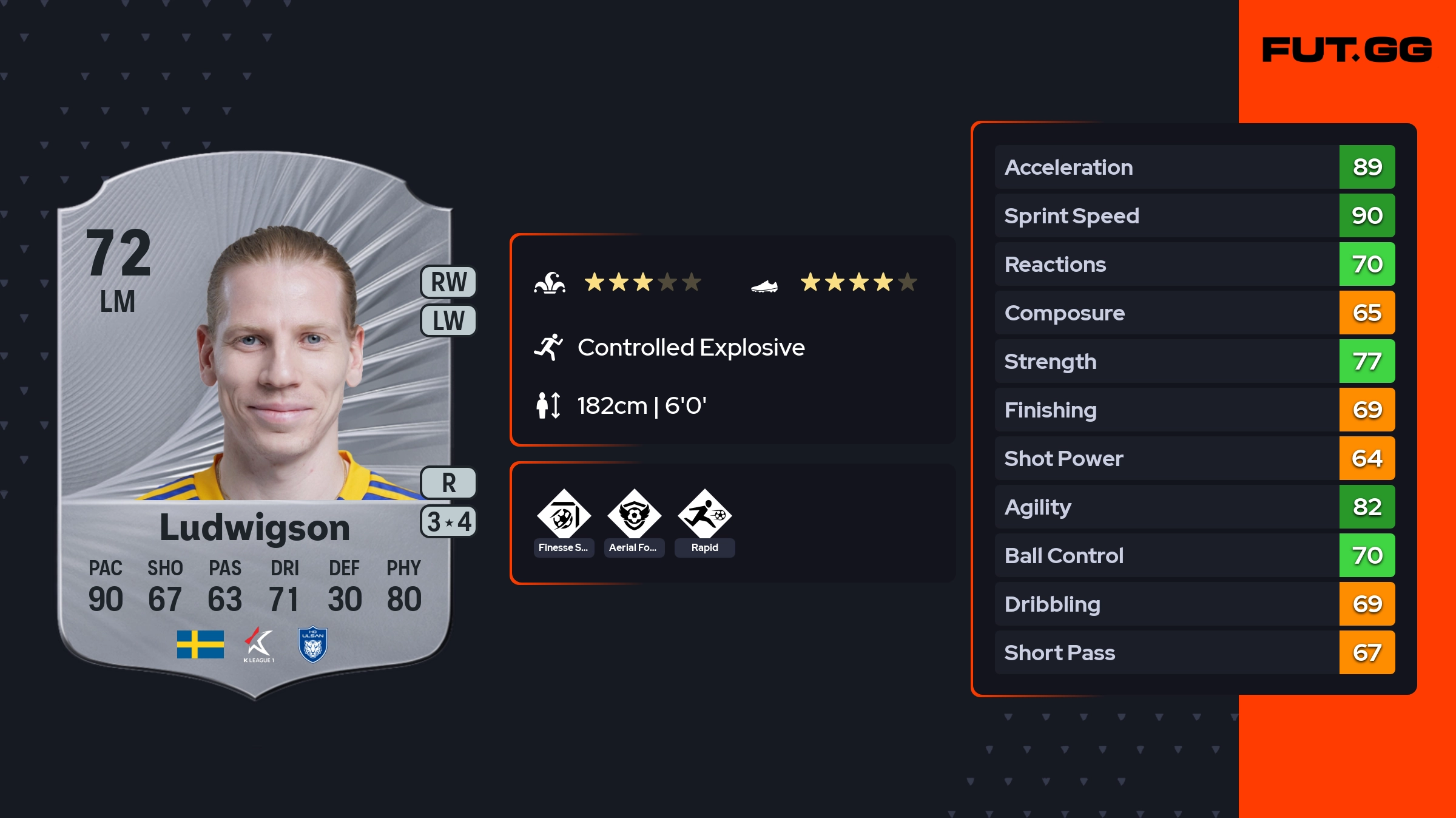Choose the RW alternate position badge

[449, 282]
